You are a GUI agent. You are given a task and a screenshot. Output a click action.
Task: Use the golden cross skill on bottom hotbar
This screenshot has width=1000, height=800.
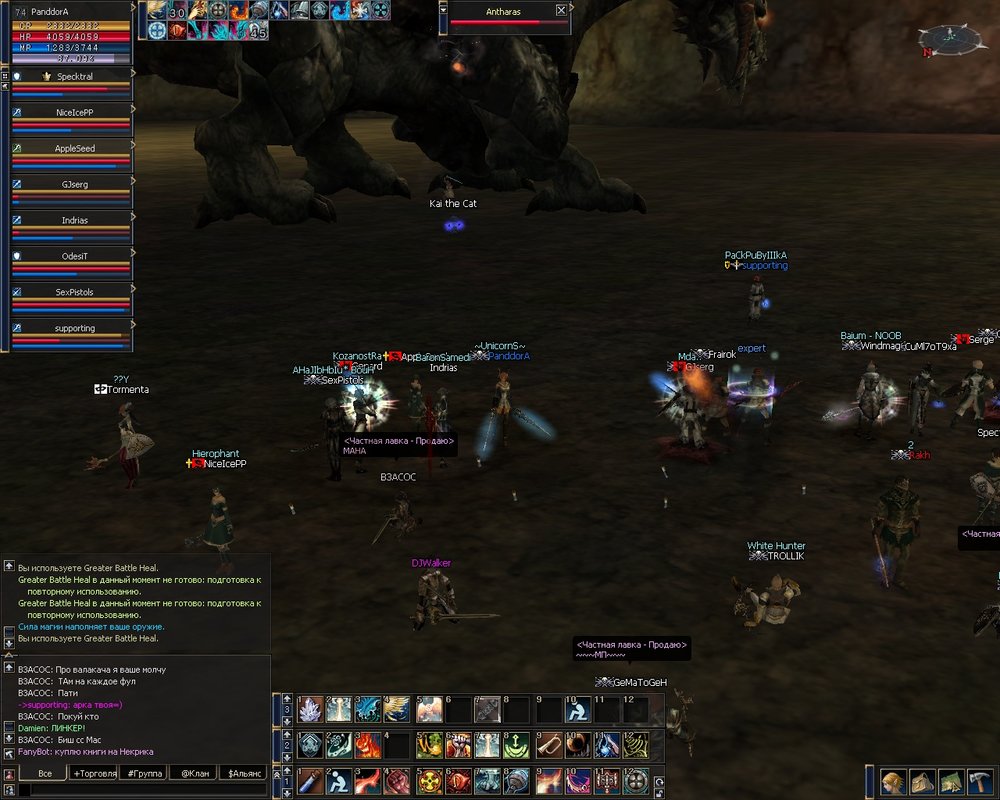click(430, 780)
